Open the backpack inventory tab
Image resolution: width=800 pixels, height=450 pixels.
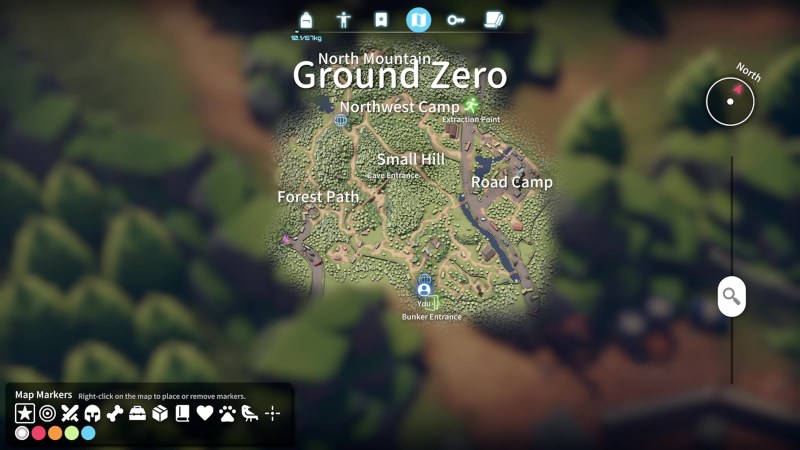click(x=306, y=19)
